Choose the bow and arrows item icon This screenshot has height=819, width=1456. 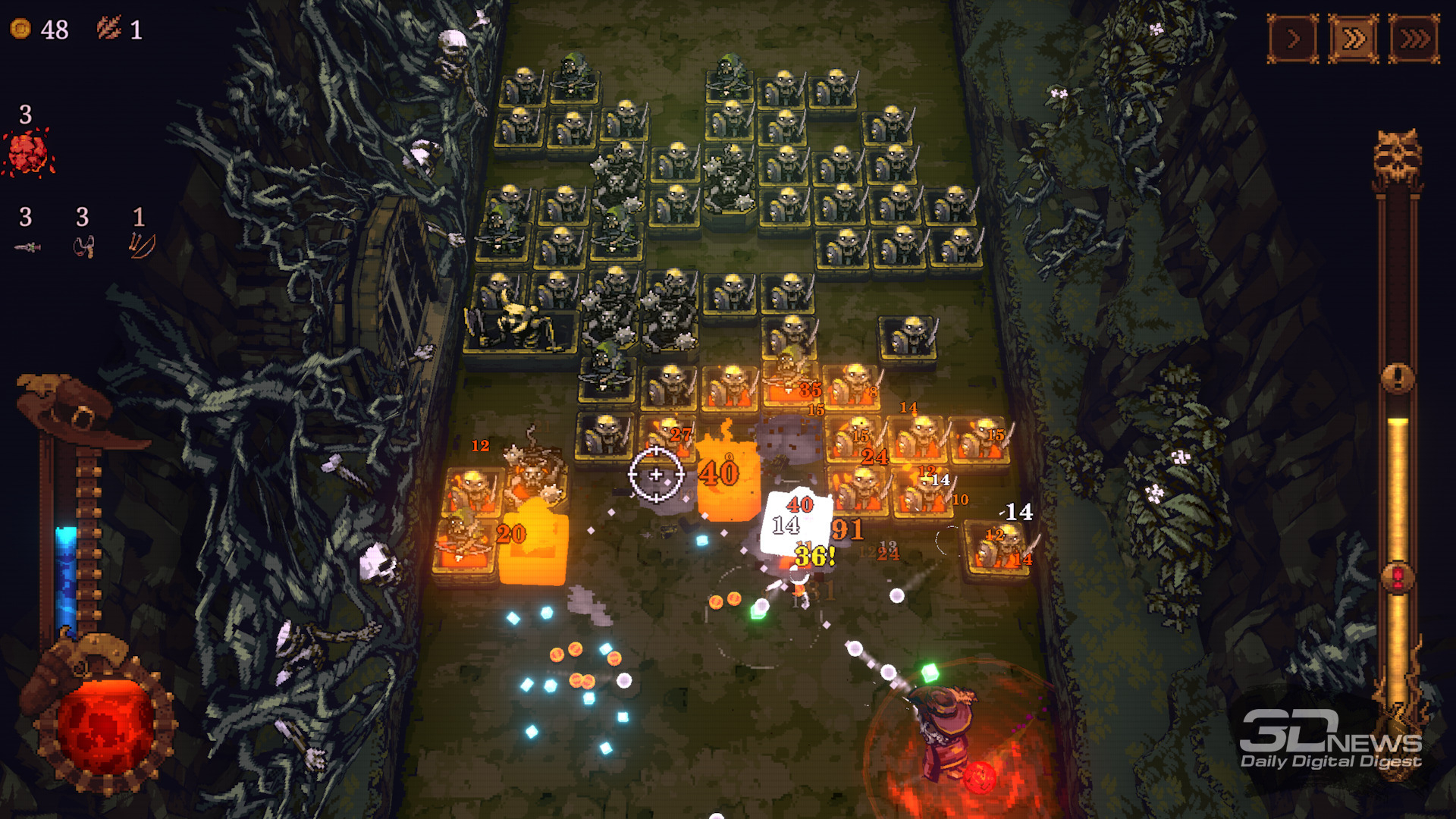pos(141,245)
